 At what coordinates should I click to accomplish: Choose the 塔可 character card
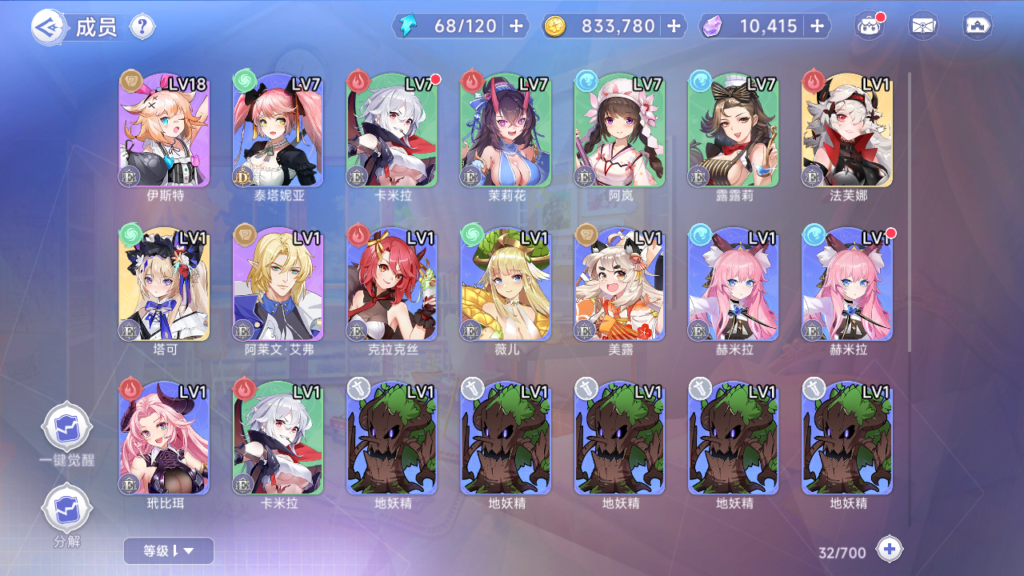pos(164,283)
